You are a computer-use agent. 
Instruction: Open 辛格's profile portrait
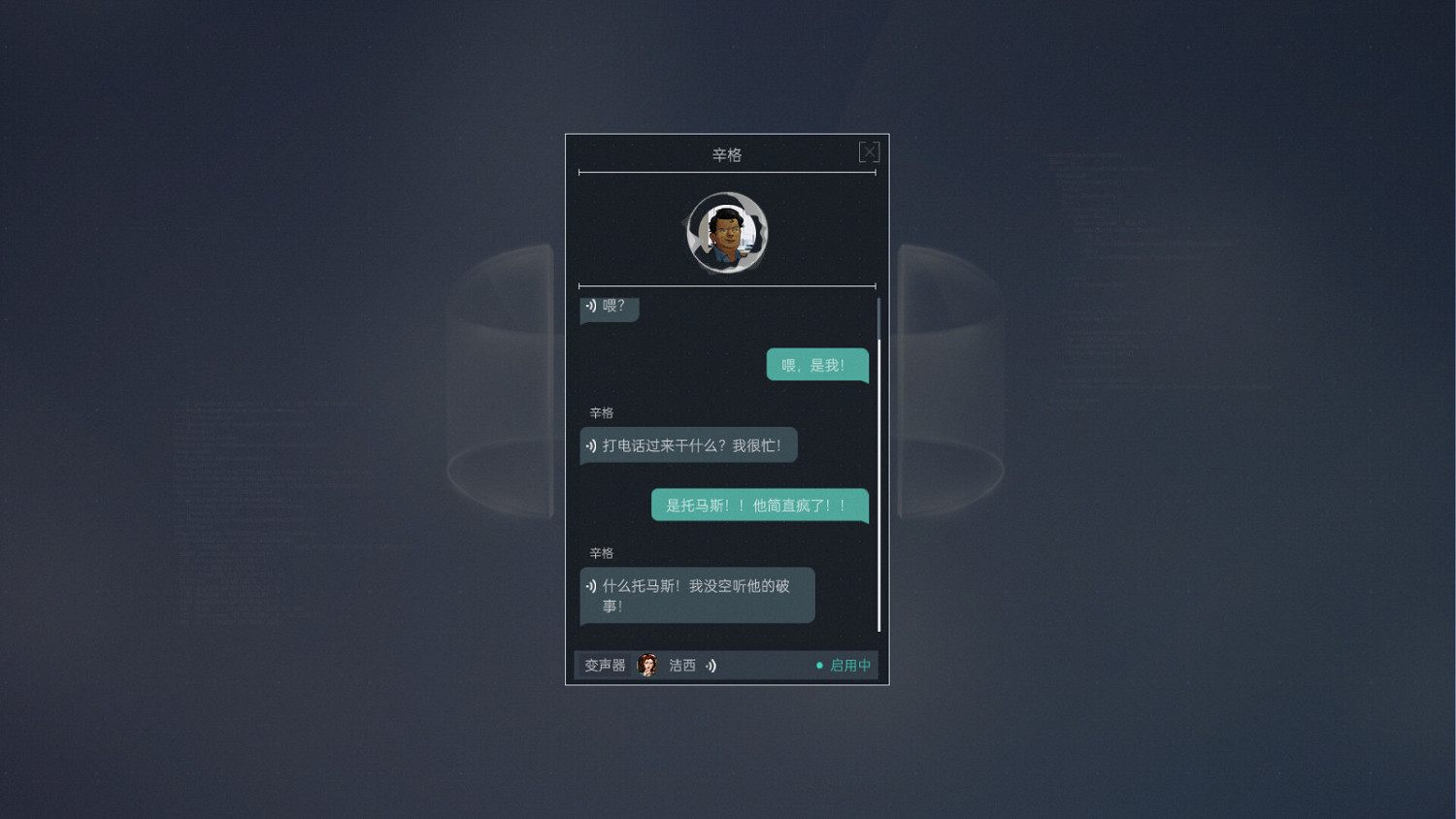(727, 234)
